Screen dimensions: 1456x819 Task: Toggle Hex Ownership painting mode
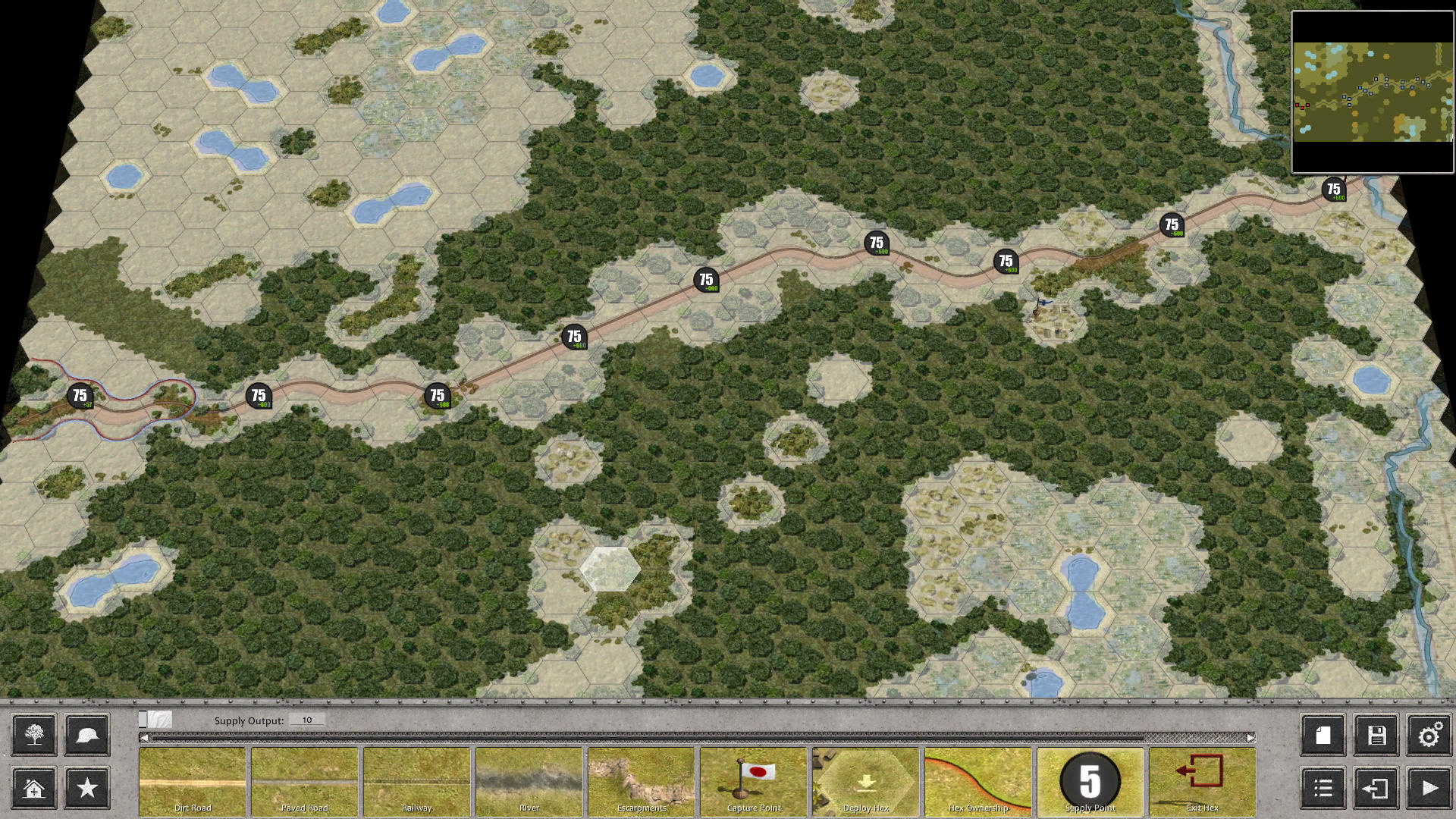point(977,781)
